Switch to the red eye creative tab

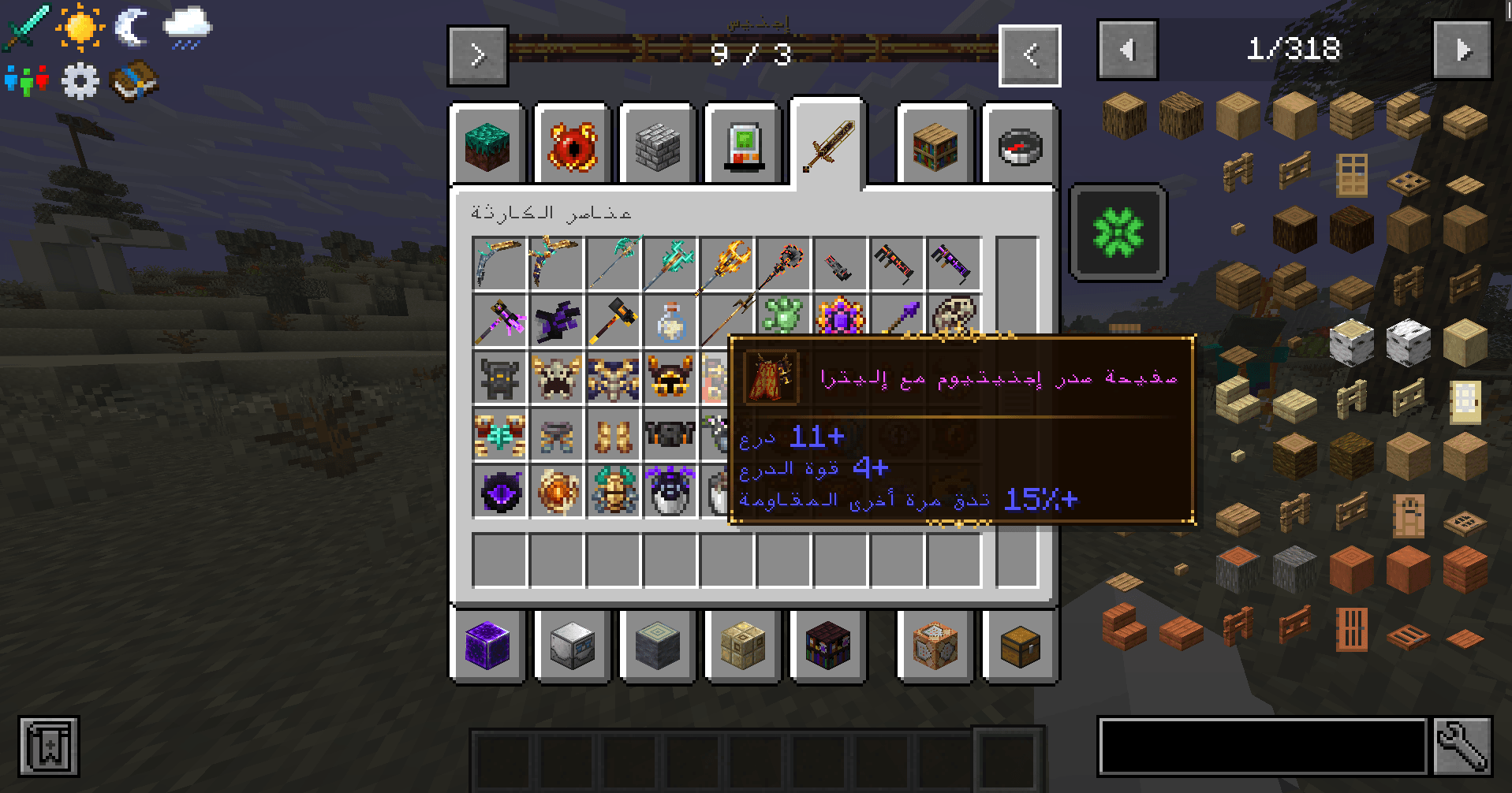pos(573,147)
